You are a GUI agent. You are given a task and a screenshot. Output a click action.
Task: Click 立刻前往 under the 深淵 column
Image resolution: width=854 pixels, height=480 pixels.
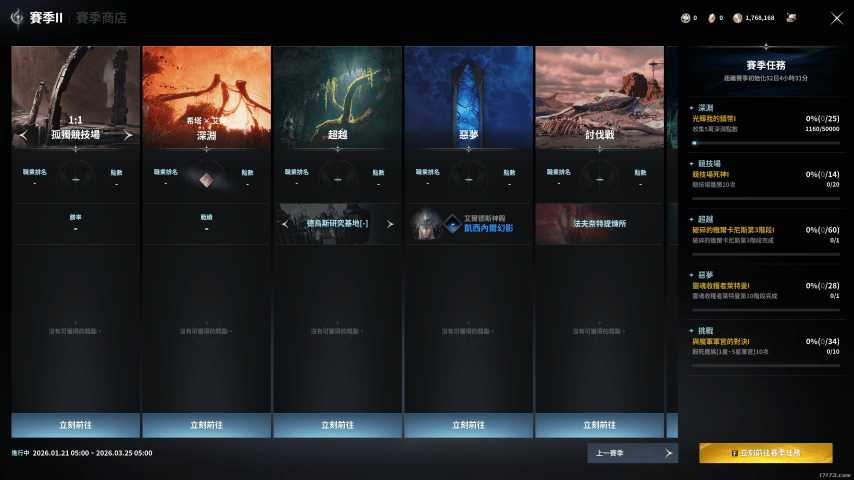tap(206, 425)
